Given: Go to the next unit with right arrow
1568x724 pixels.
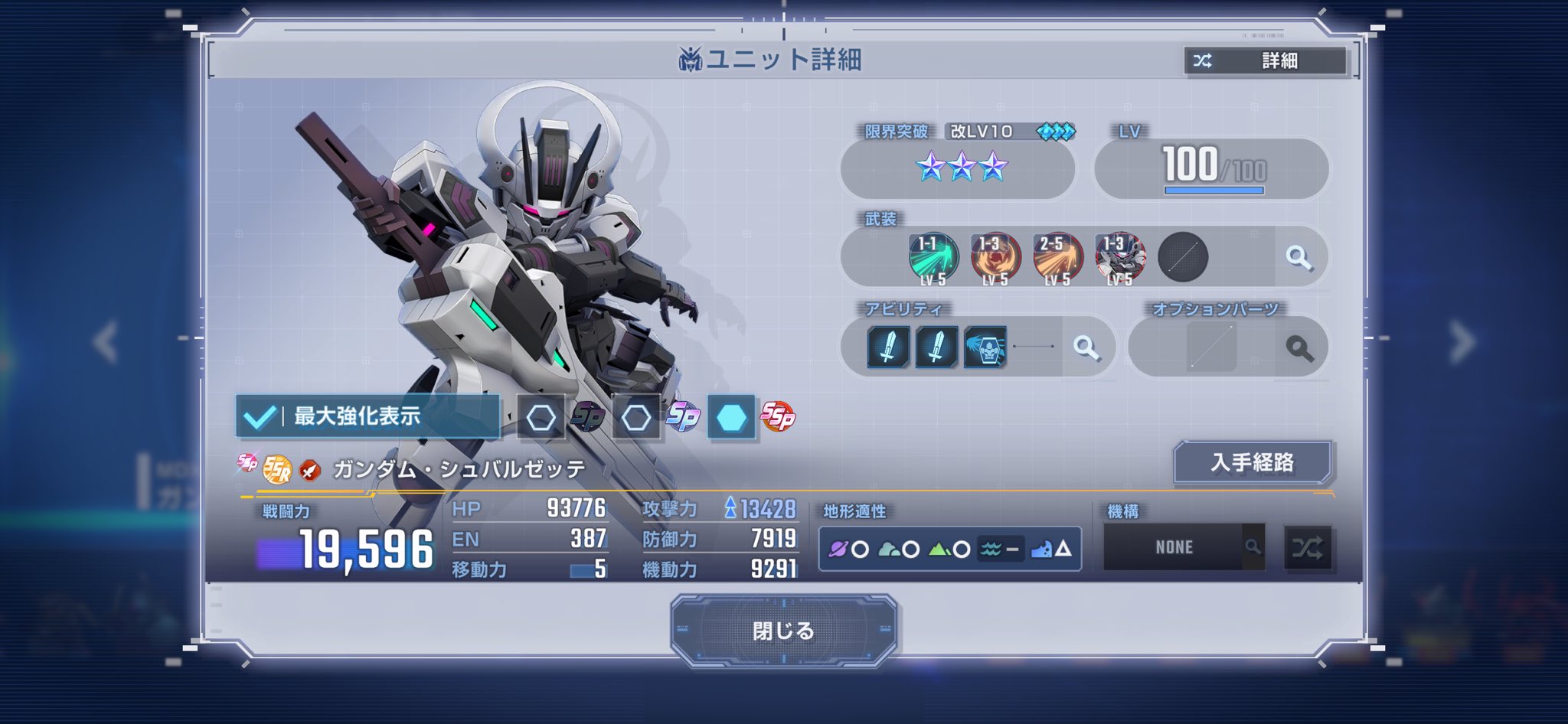Looking at the screenshot, I should [1461, 341].
